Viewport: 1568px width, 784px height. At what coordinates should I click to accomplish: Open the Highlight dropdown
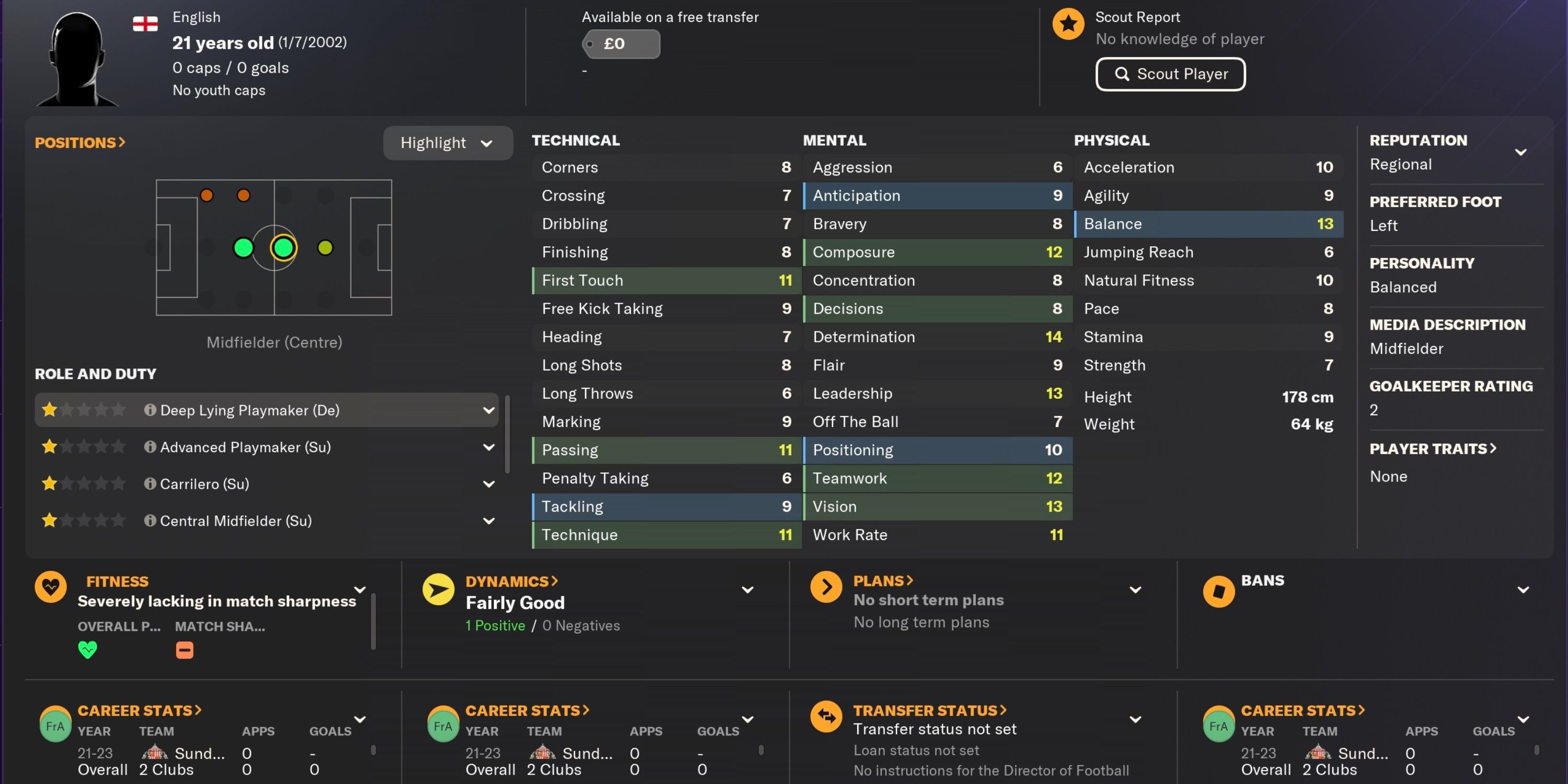(448, 143)
